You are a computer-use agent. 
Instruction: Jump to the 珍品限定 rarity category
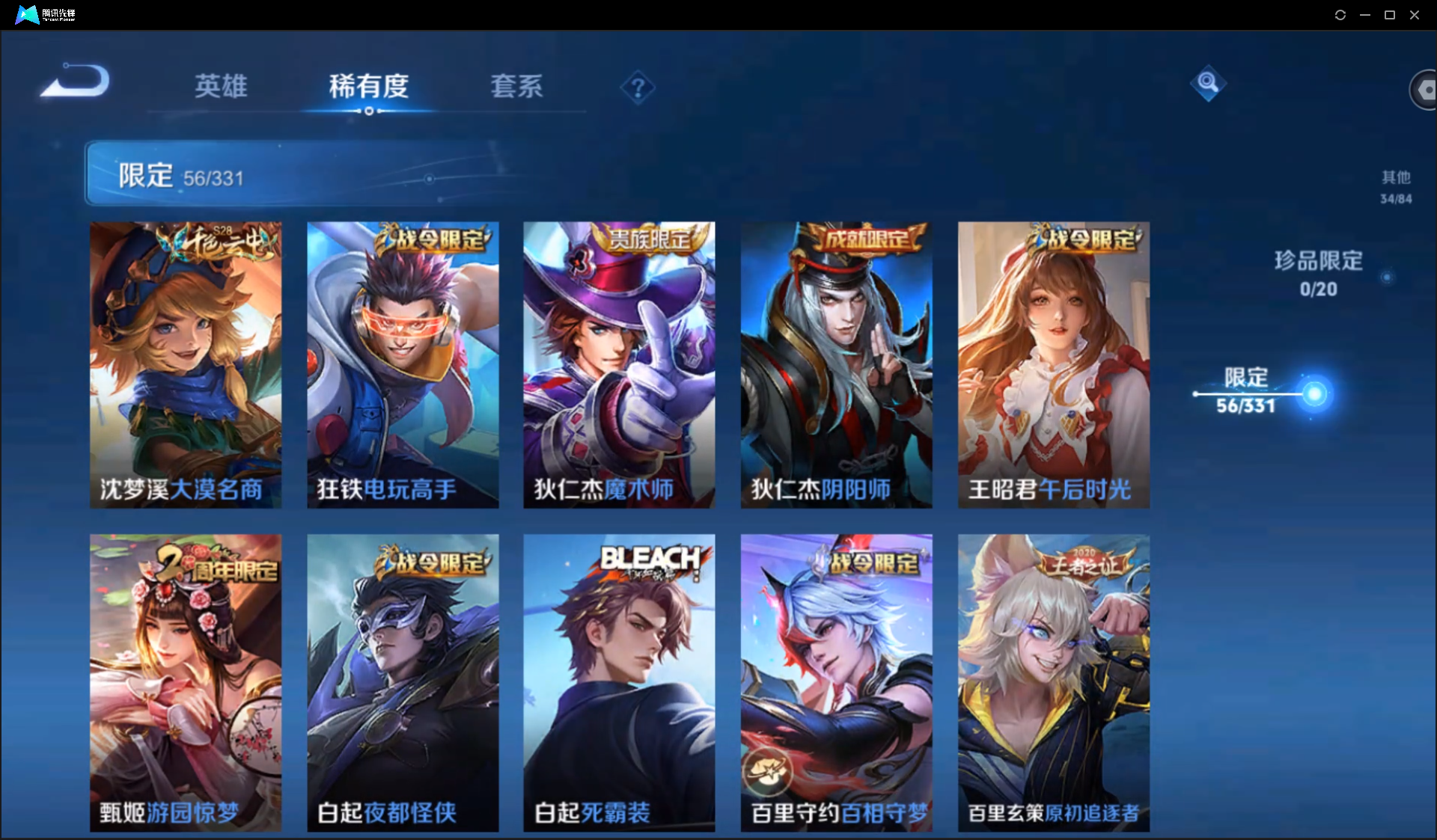click(1318, 274)
